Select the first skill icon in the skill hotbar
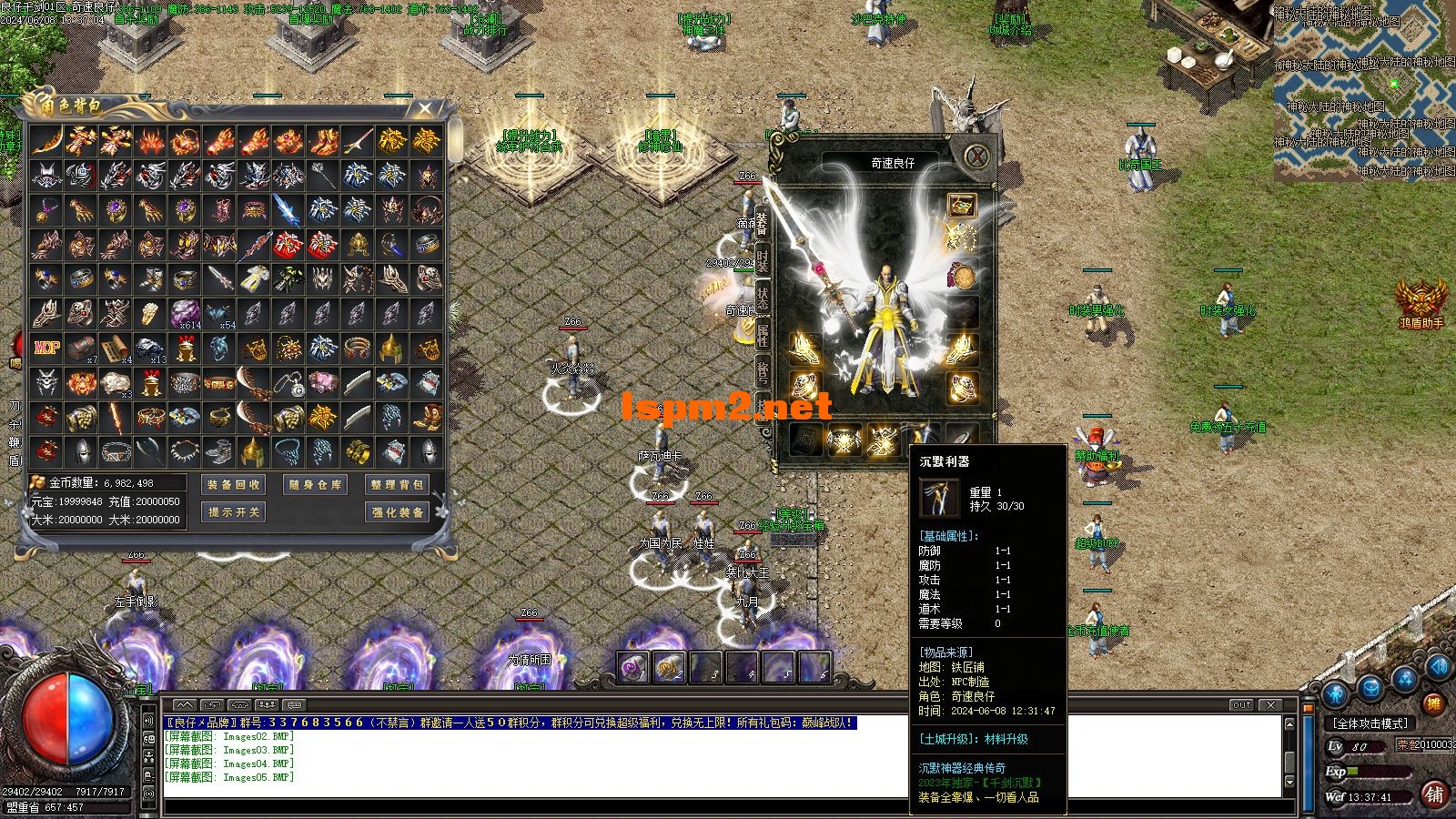1456x819 pixels. pyautogui.click(x=632, y=667)
